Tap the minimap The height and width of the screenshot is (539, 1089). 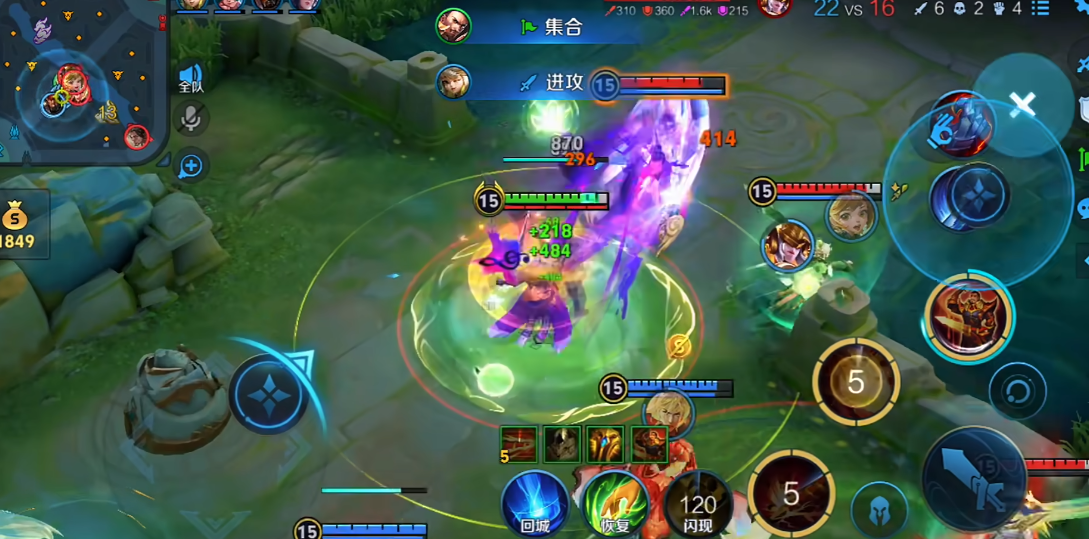(80, 80)
